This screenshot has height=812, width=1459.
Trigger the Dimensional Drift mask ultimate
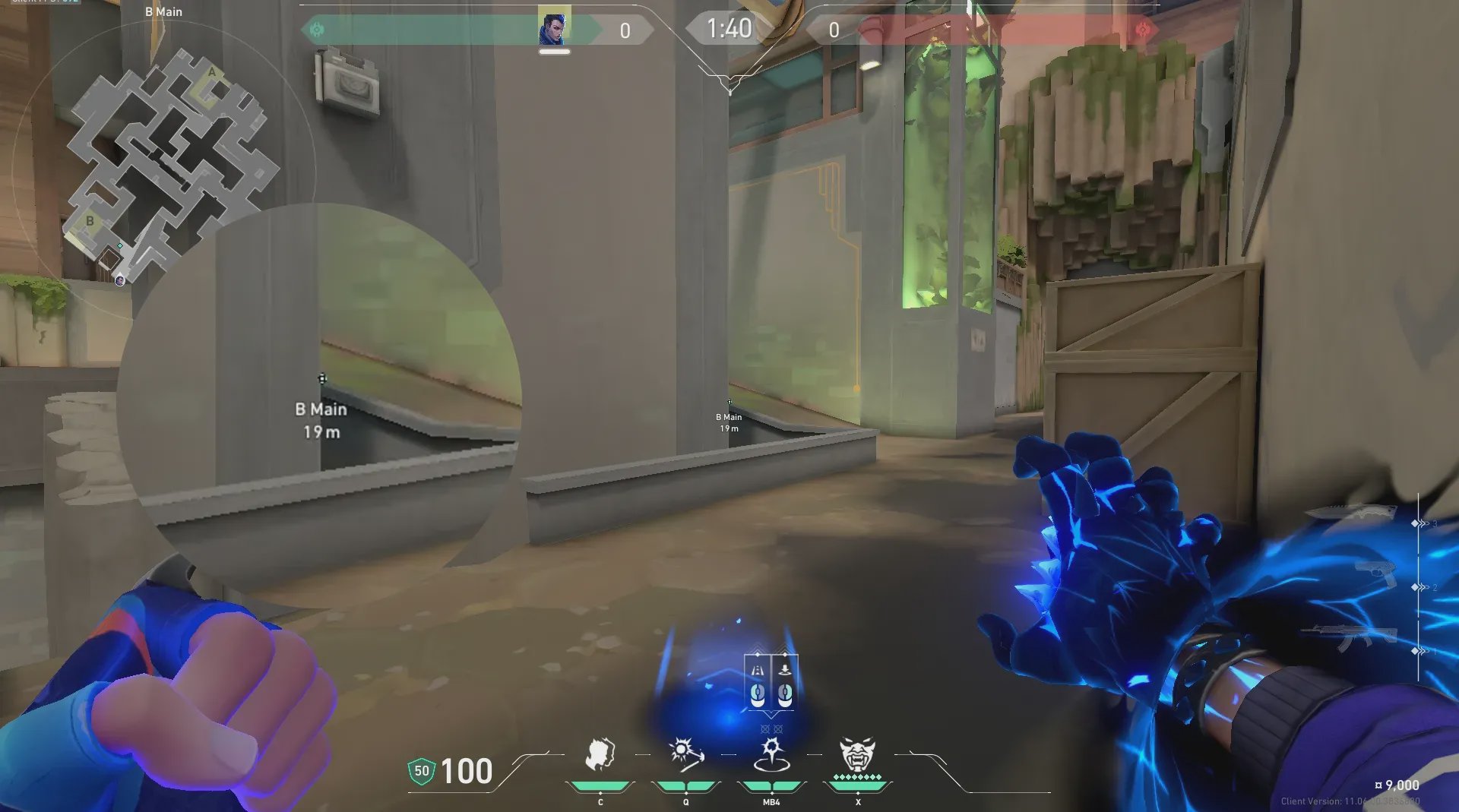tap(857, 756)
